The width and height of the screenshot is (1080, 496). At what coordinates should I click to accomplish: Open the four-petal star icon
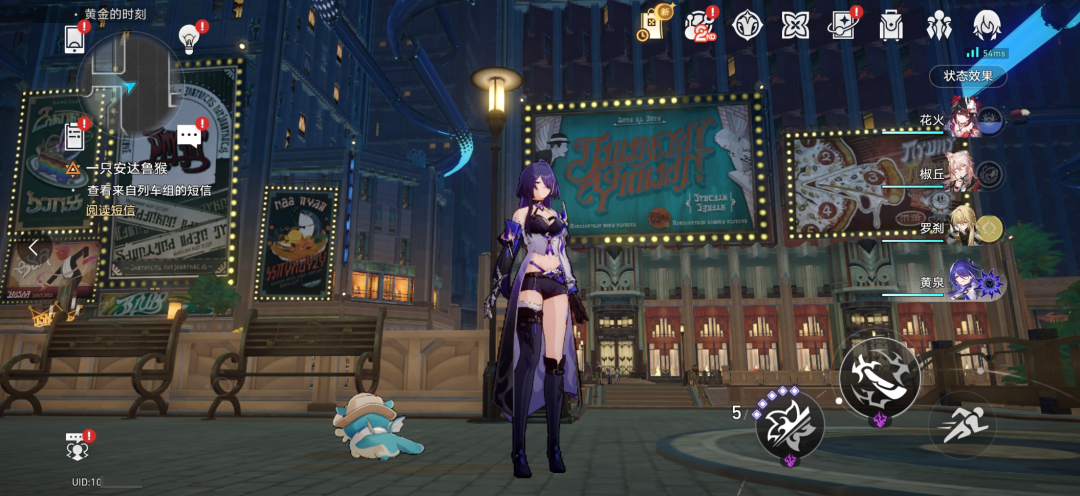click(x=795, y=25)
